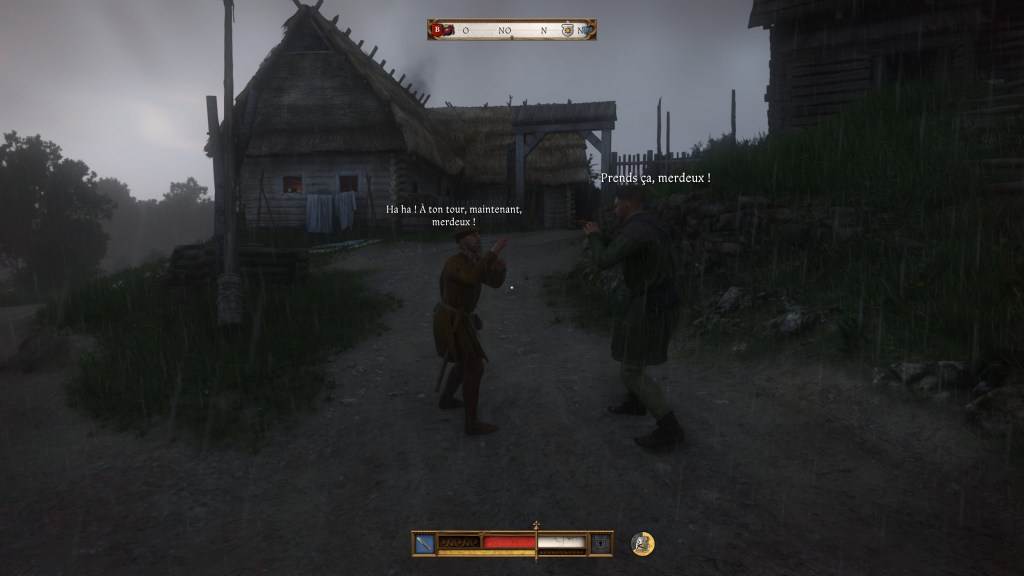Click the red B quest marker on the compass

coord(436,30)
